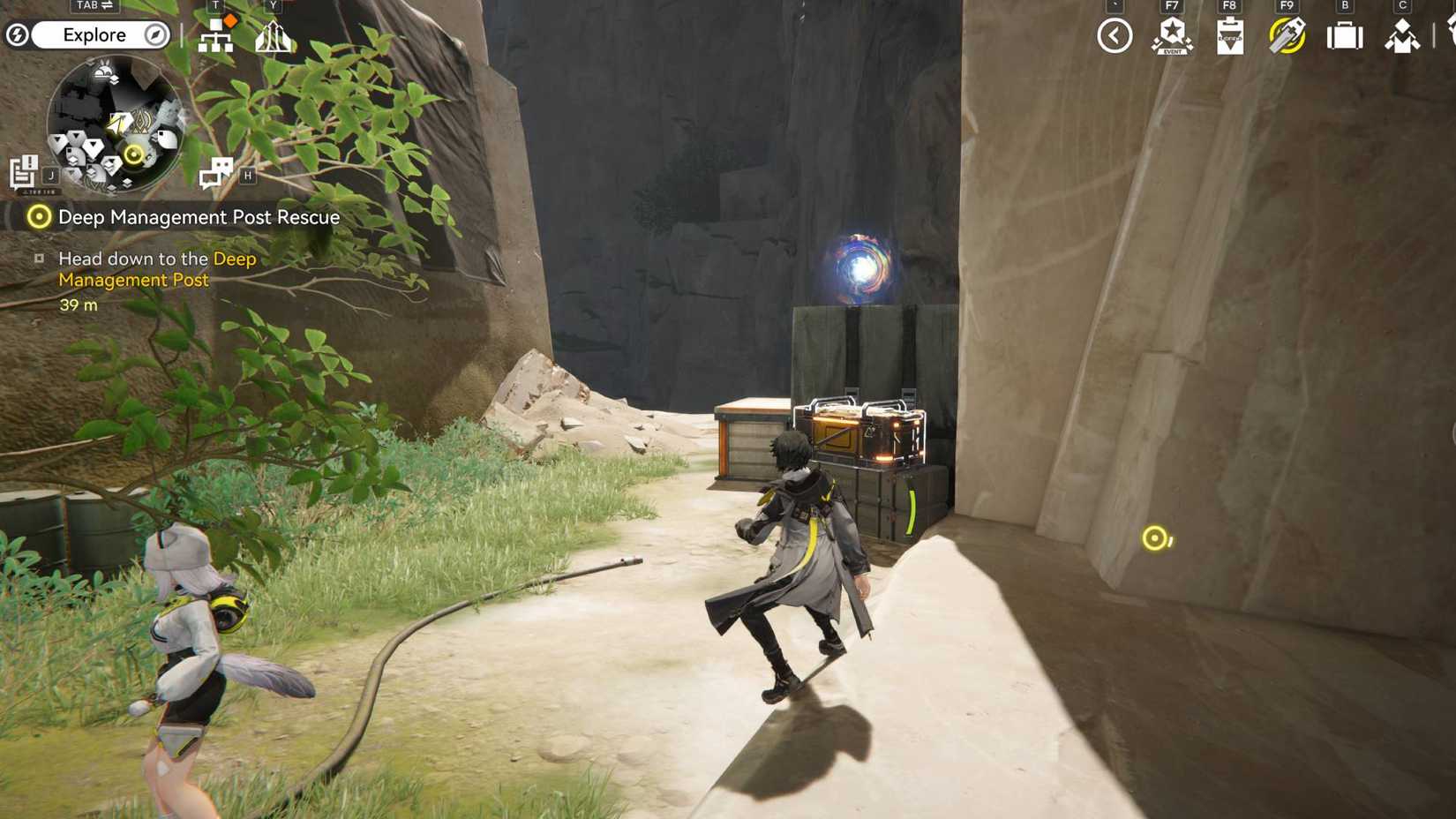Open the triple upward arrows icon
This screenshot has height=819, width=1456.
273,36
